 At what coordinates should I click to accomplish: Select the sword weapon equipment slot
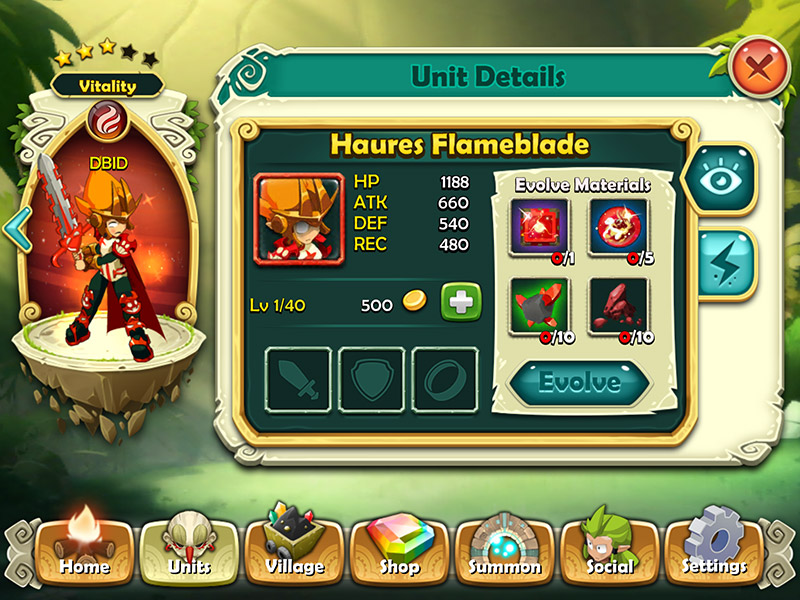coord(298,380)
